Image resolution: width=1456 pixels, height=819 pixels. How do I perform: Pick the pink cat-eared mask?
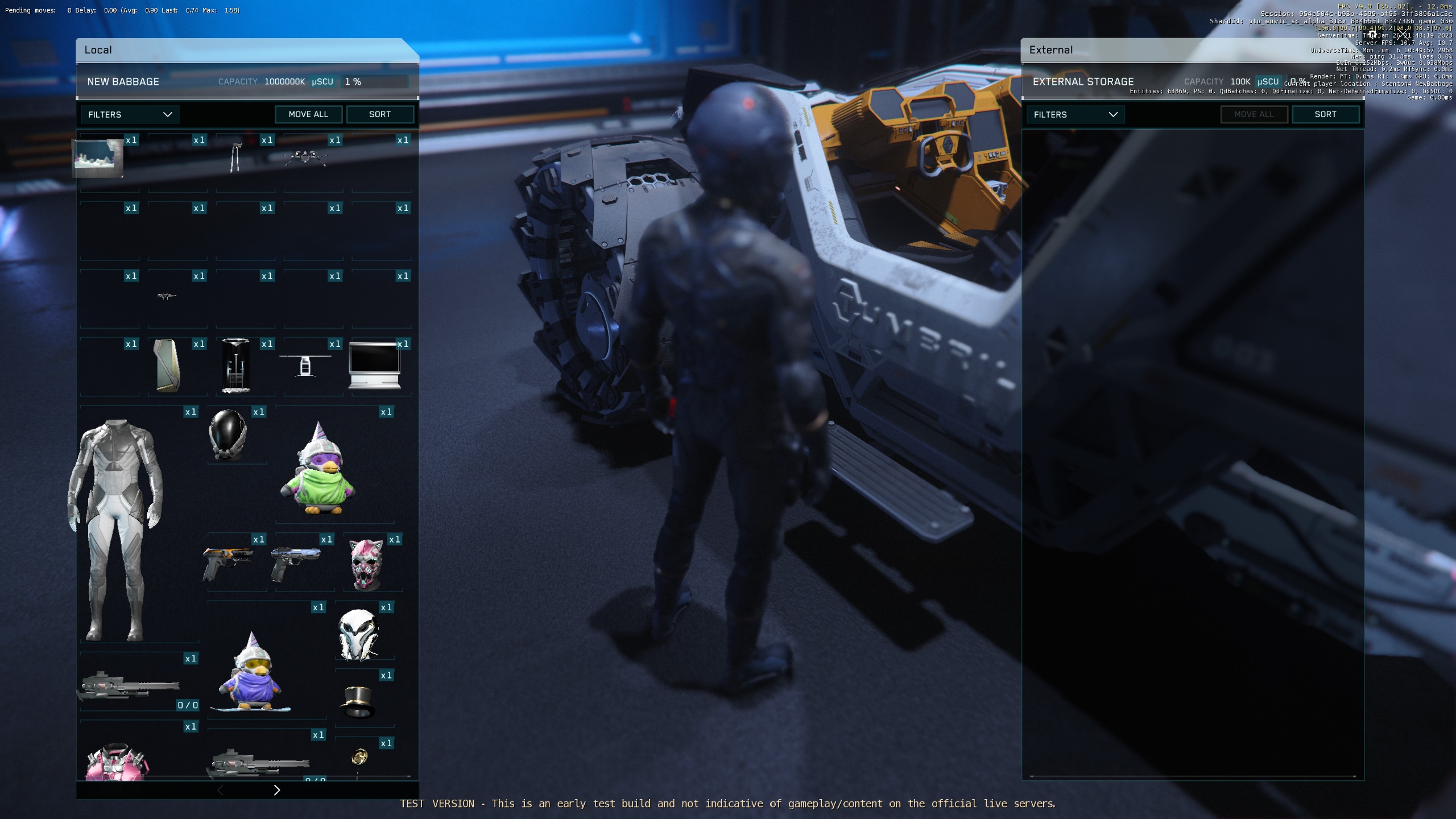(366, 563)
